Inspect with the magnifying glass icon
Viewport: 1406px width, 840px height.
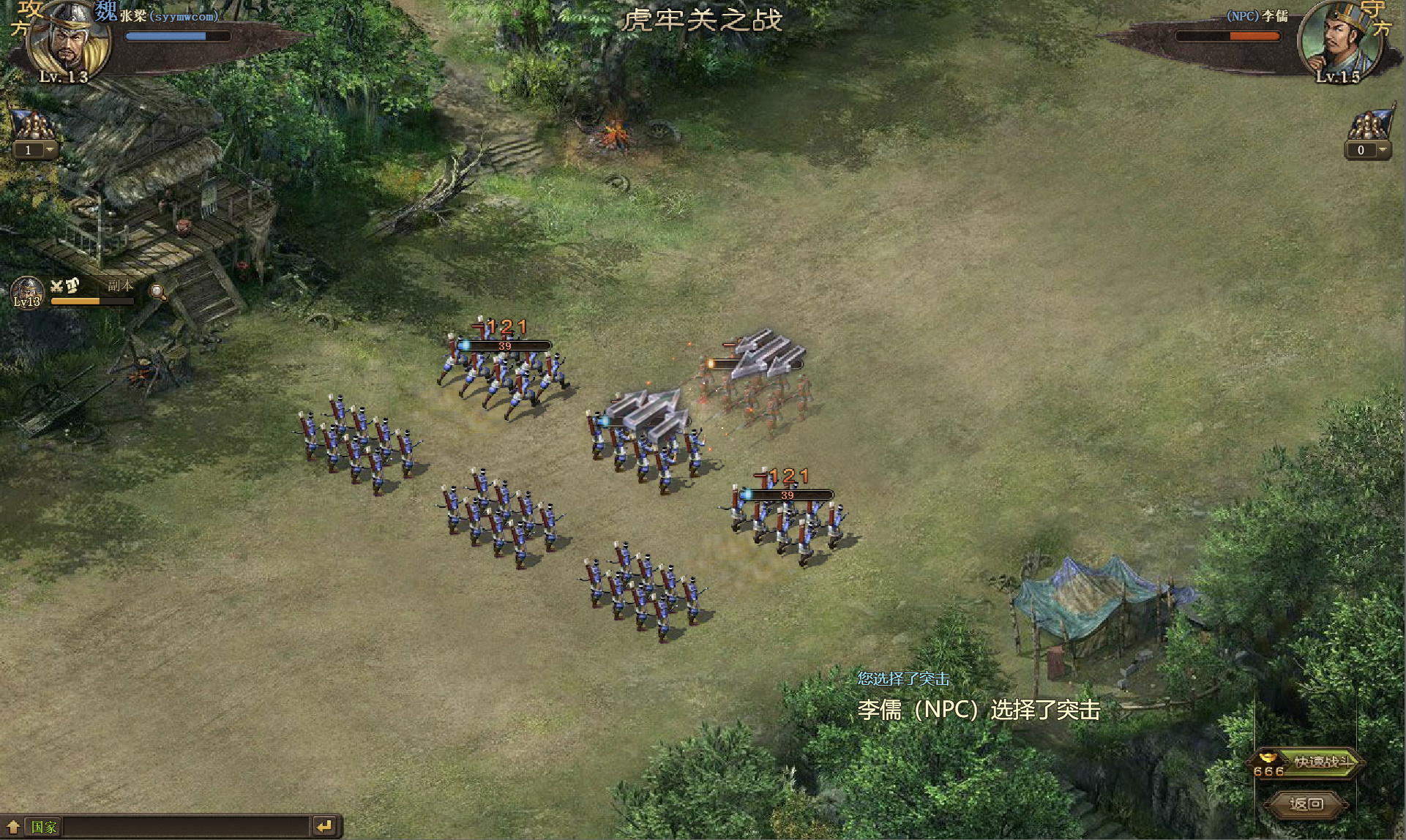pyautogui.click(x=157, y=292)
